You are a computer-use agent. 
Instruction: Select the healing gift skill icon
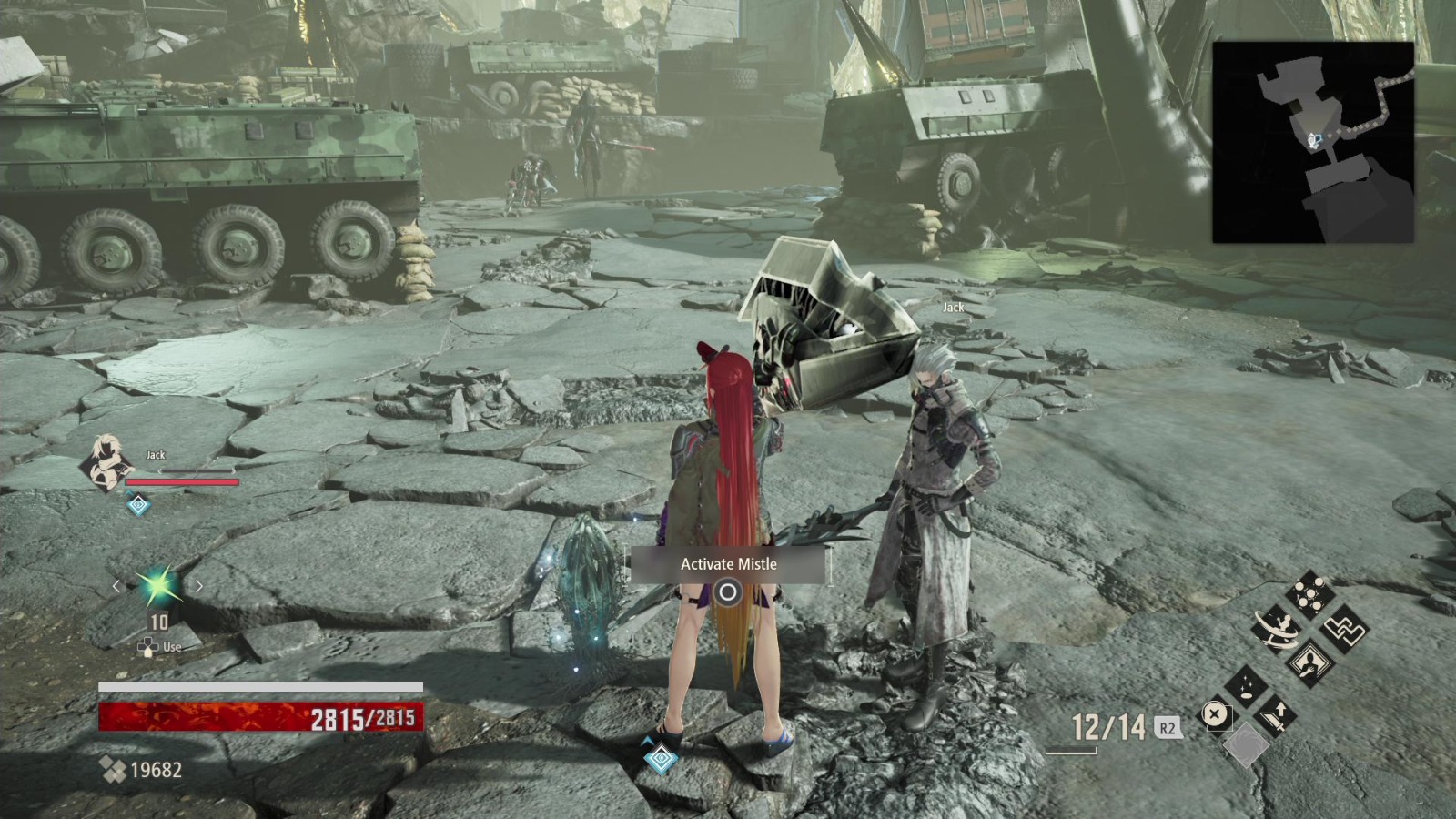click(x=1247, y=685)
